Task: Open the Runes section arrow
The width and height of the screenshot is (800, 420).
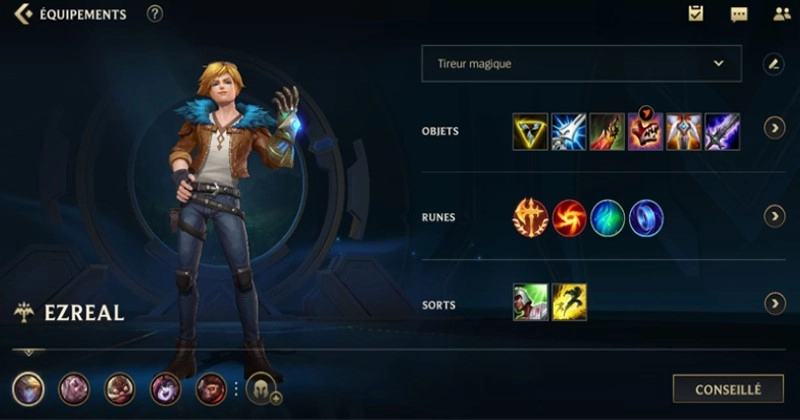Action: click(x=774, y=216)
